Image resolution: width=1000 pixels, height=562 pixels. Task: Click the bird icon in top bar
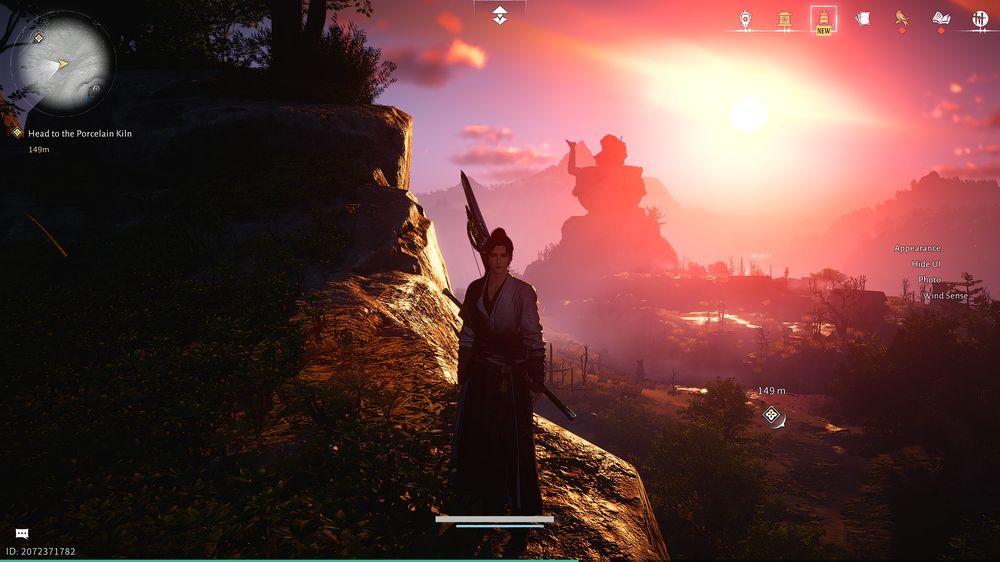[901, 18]
